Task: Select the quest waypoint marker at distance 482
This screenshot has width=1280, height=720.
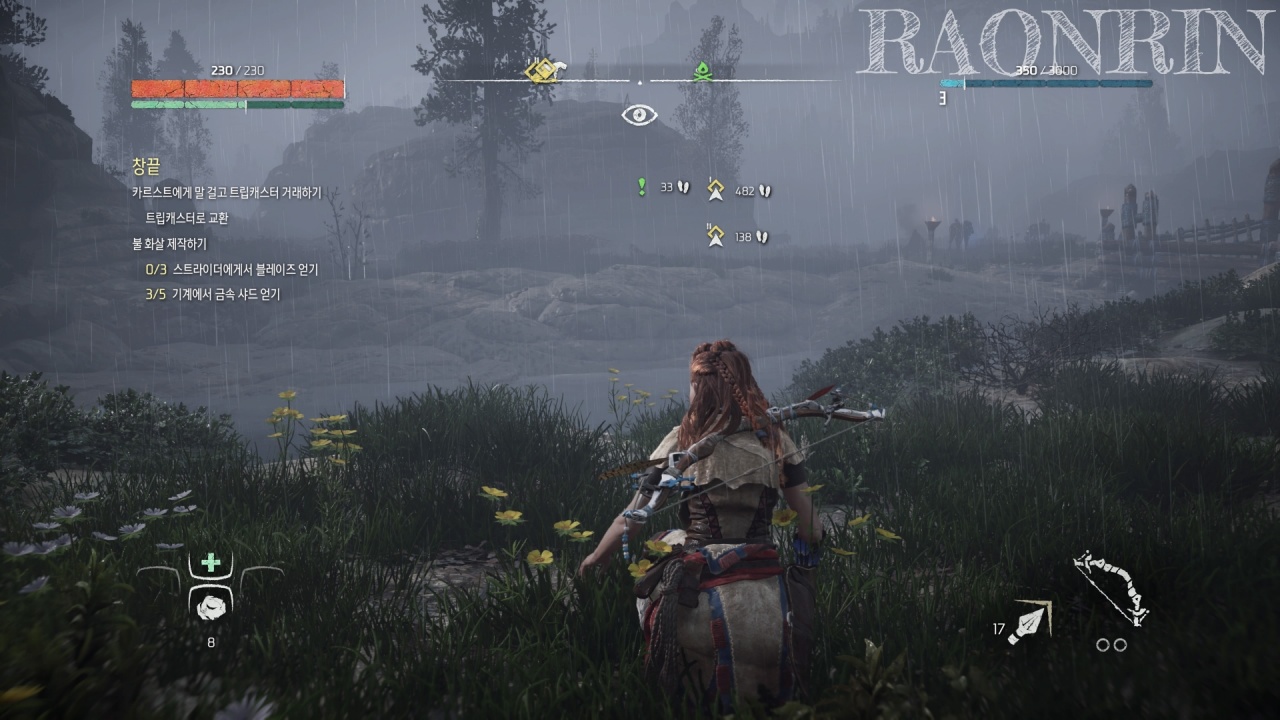Action: (715, 190)
